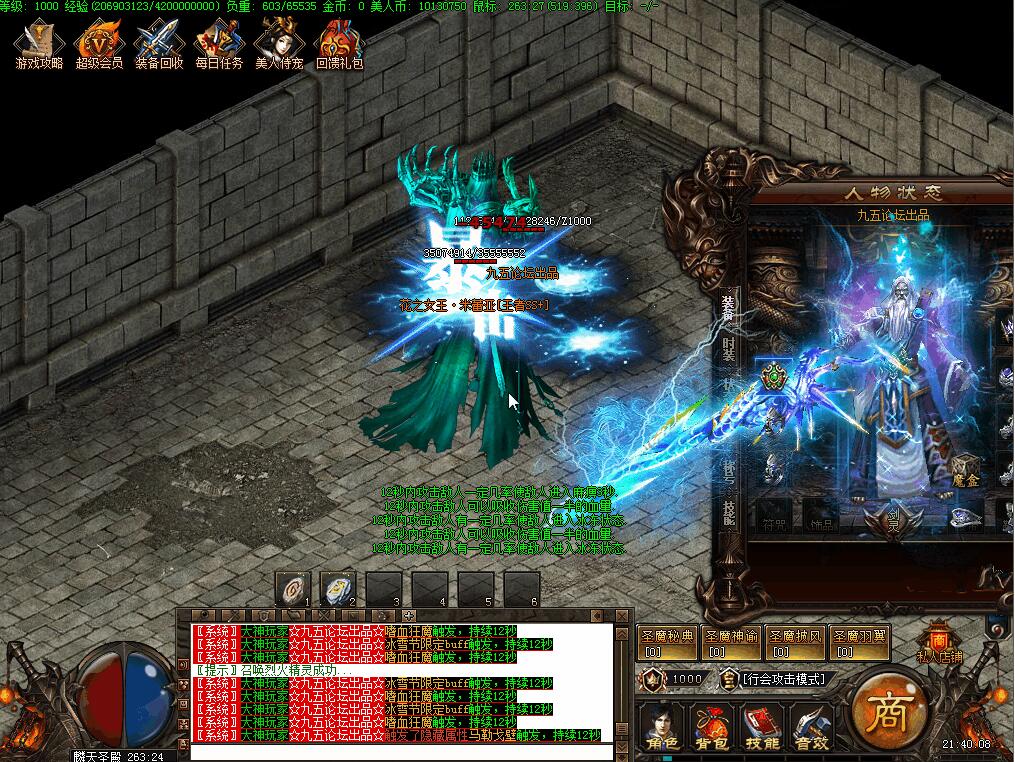Open the 装备回收 equipment recycling
1015x762 pixels.
tap(159, 45)
